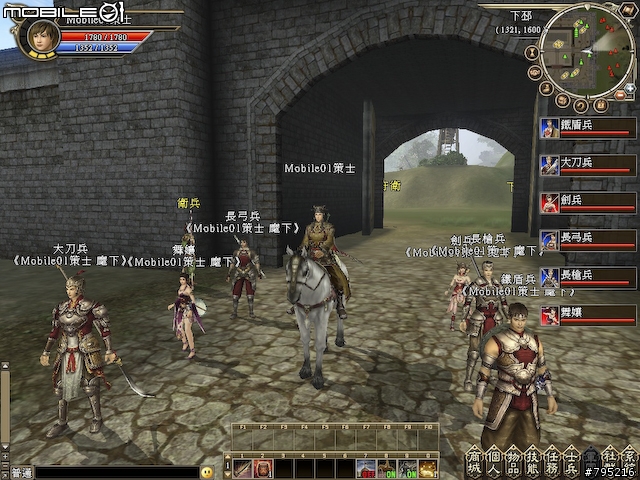
Task: Use the sword skill in the hotbar
Action: [242, 468]
